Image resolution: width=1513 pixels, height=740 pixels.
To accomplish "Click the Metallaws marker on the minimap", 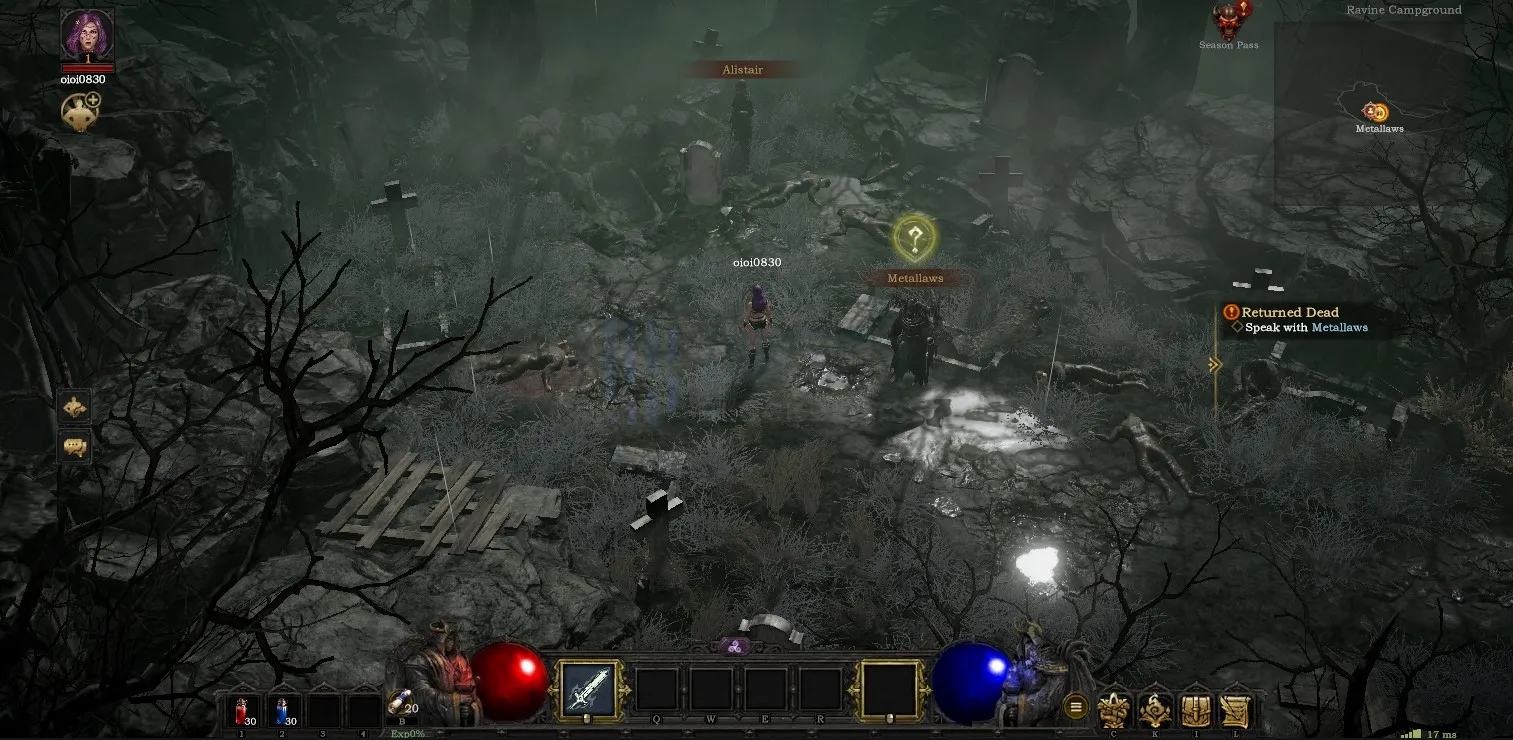I will pyautogui.click(x=1377, y=112).
